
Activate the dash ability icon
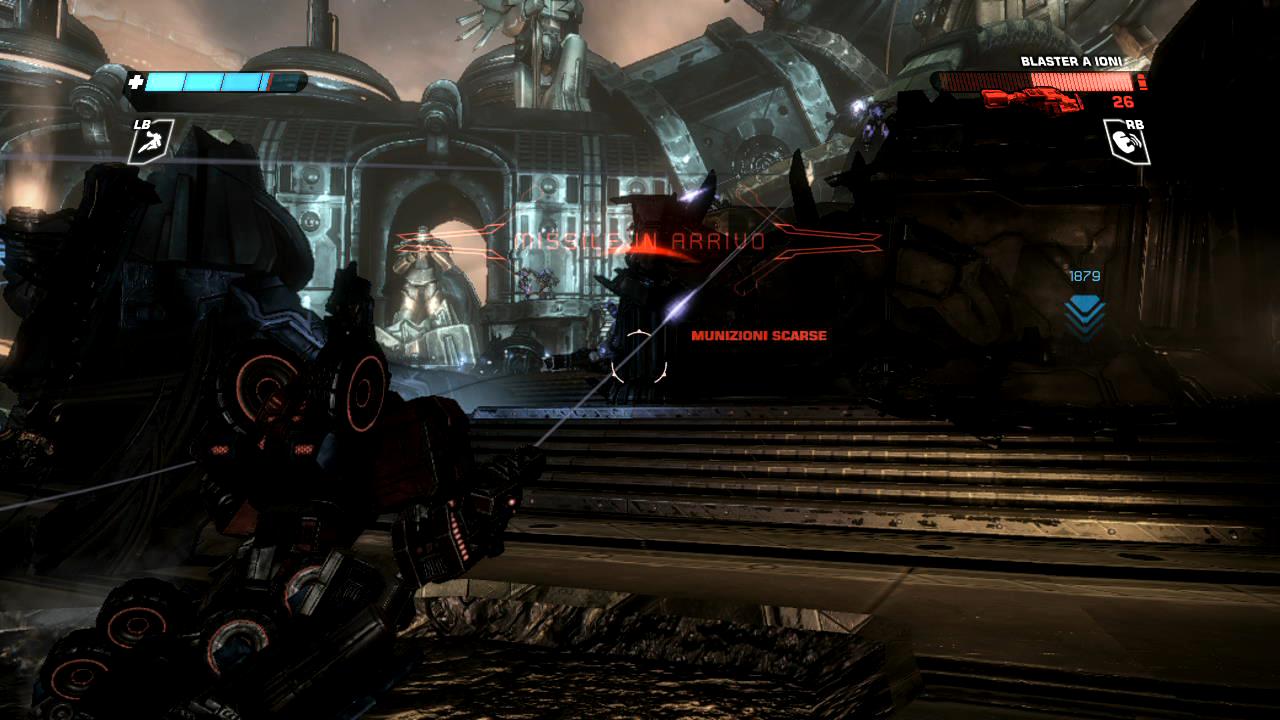[151, 143]
